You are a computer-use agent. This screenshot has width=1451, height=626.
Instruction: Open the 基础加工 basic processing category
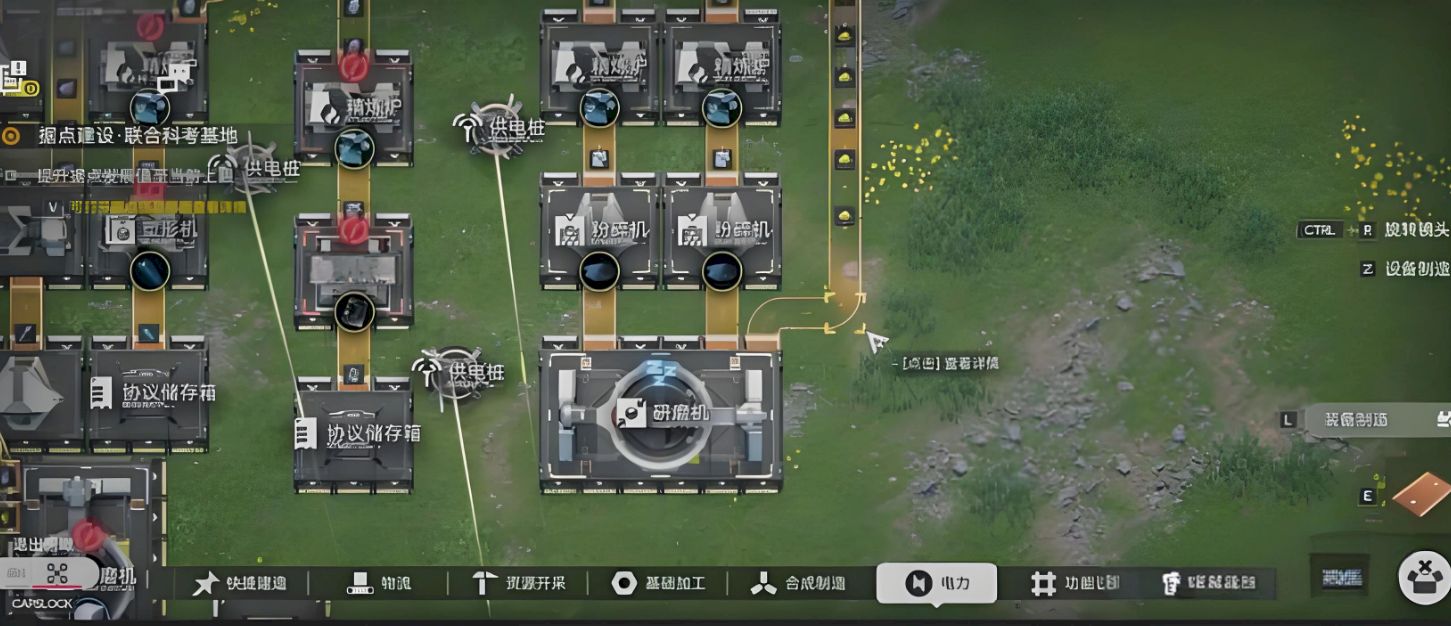tap(658, 583)
